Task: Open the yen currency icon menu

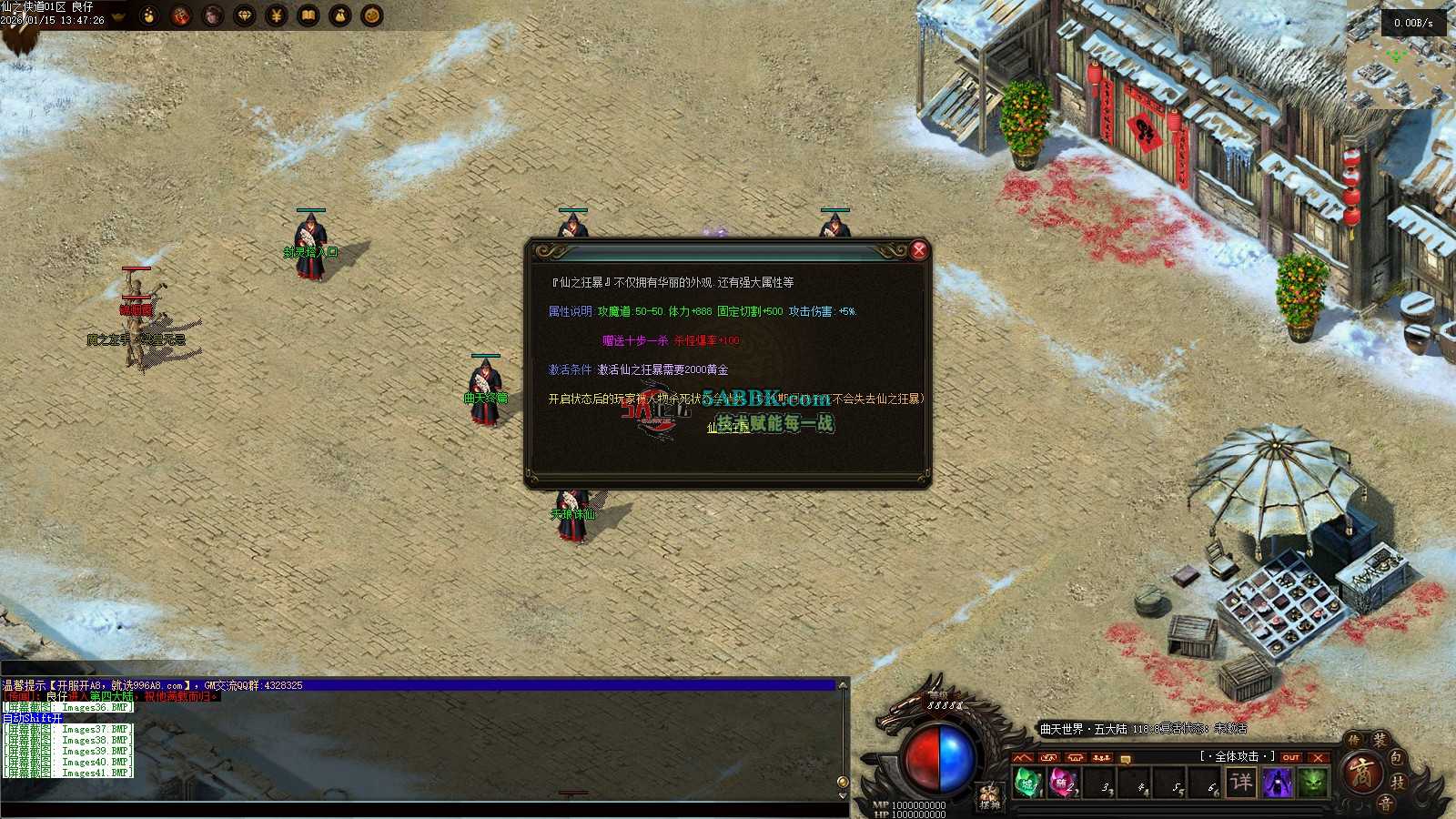Action: [x=277, y=15]
